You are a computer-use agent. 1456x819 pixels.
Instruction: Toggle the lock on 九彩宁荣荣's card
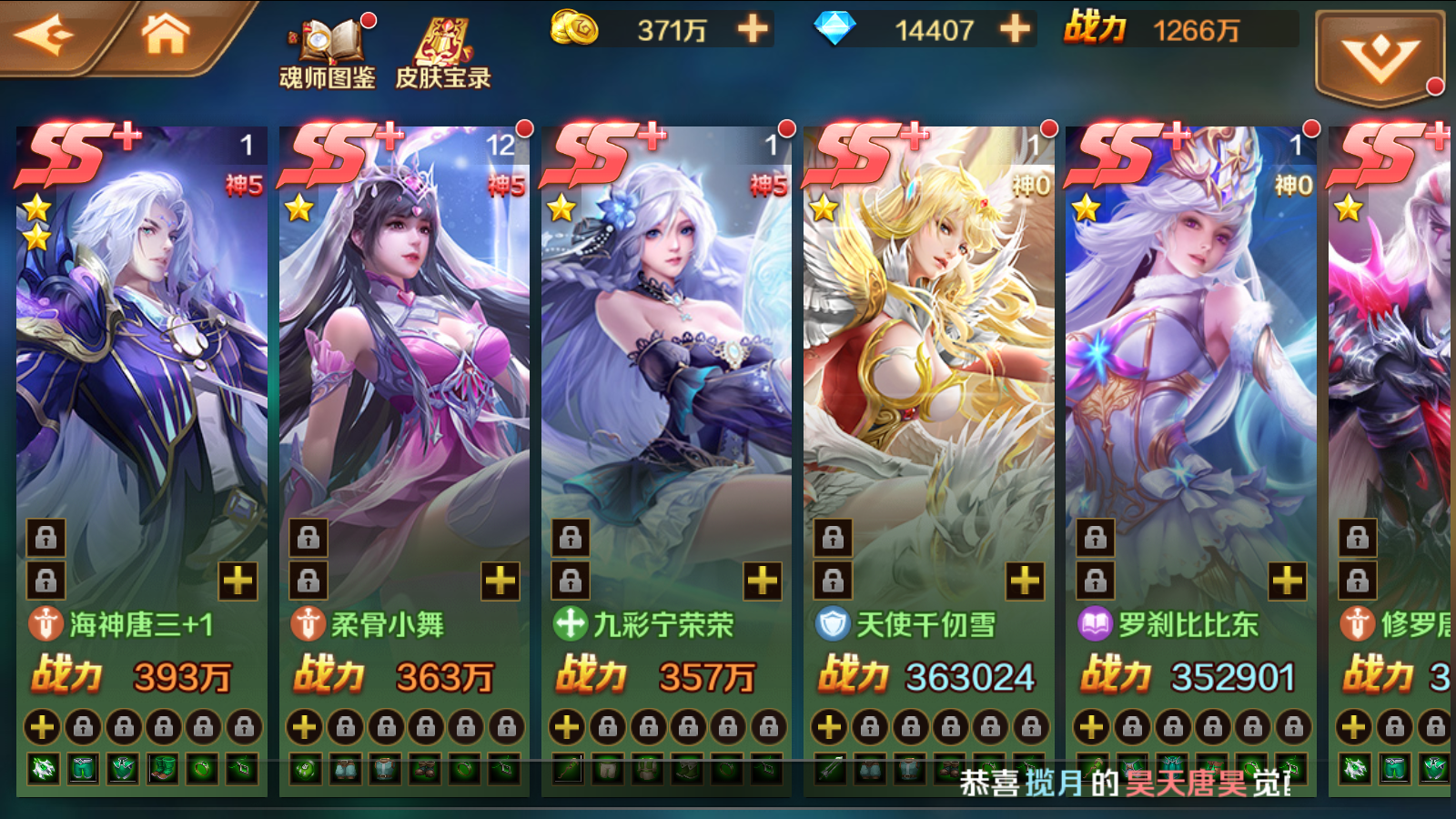tap(569, 538)
